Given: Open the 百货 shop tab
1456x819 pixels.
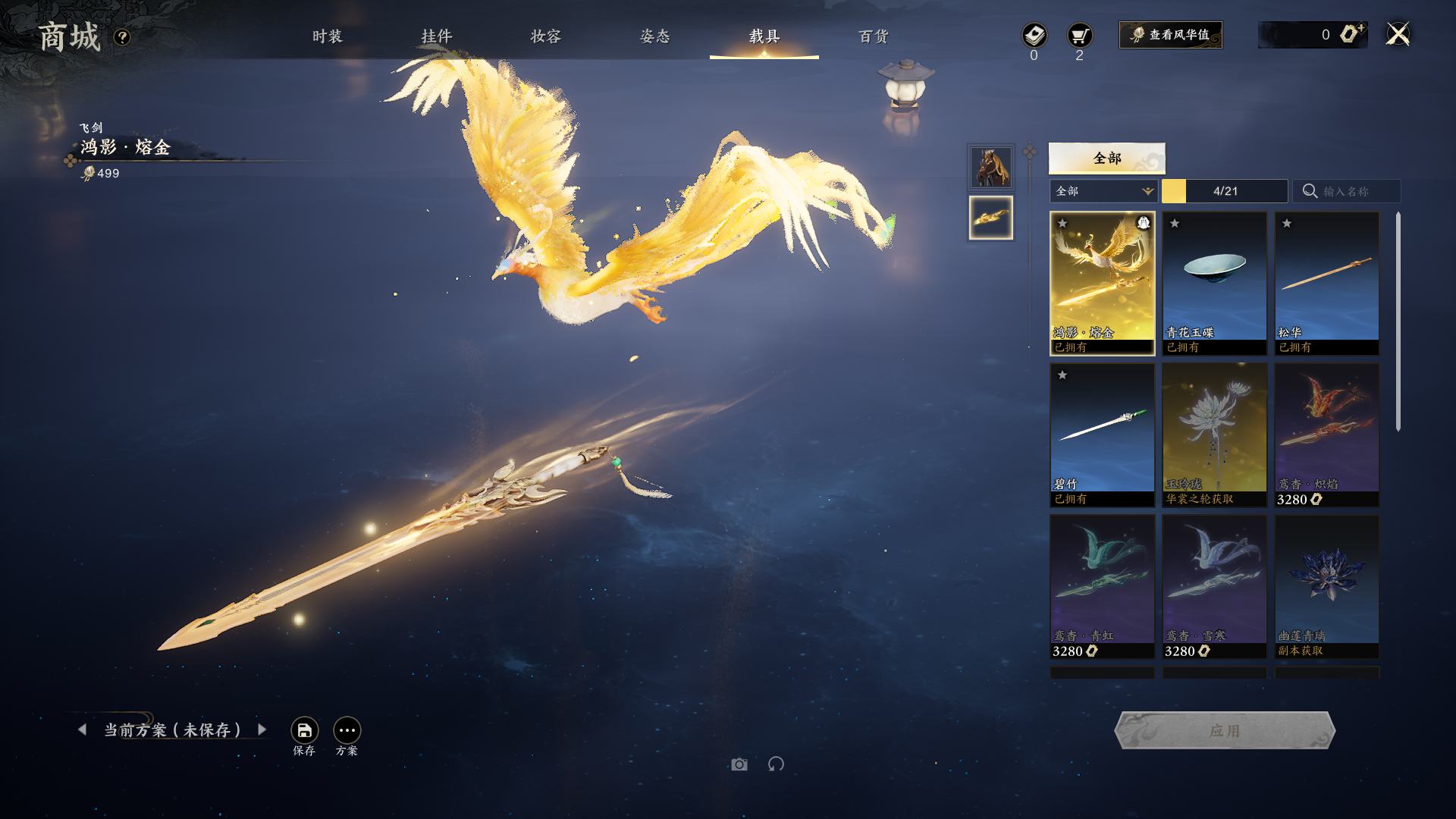Looking at the screenshot, I should click(x=873, y=36).
